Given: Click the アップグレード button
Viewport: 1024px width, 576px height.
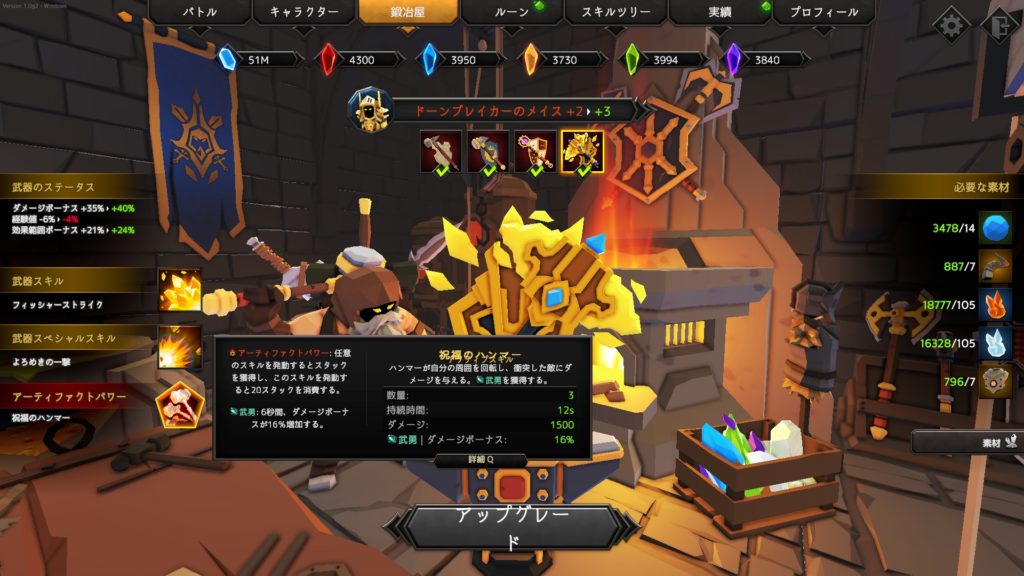Looking at the screenshot, I should (x=511, y=527).
